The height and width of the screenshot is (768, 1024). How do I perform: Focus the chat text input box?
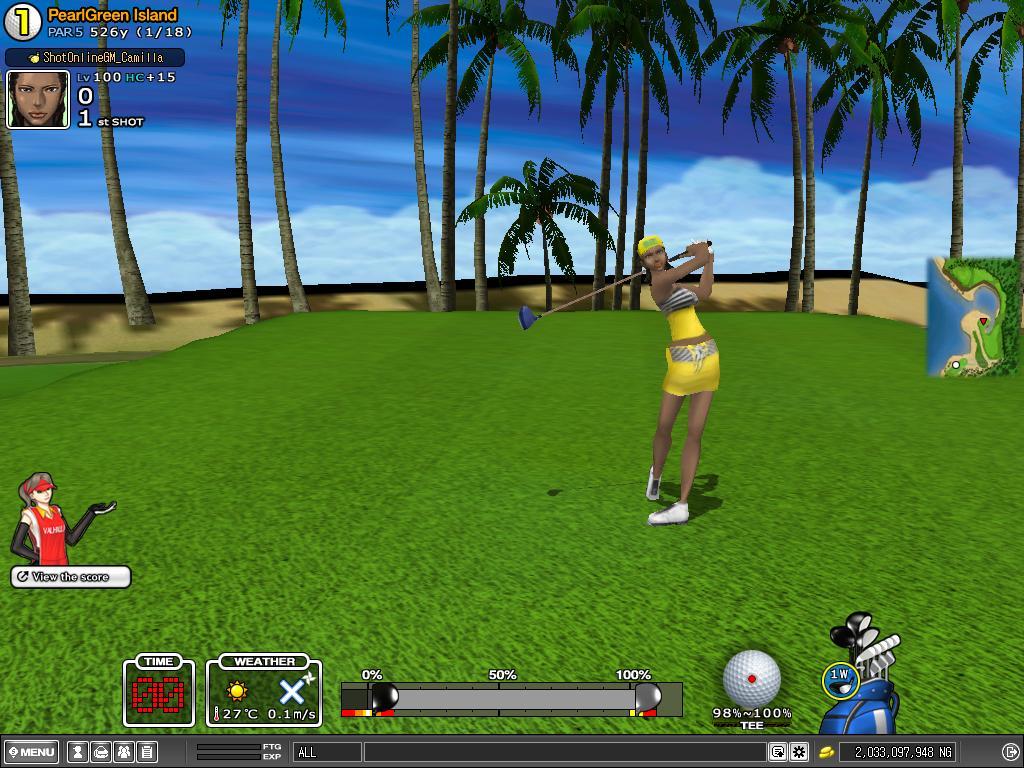[565, 752]
